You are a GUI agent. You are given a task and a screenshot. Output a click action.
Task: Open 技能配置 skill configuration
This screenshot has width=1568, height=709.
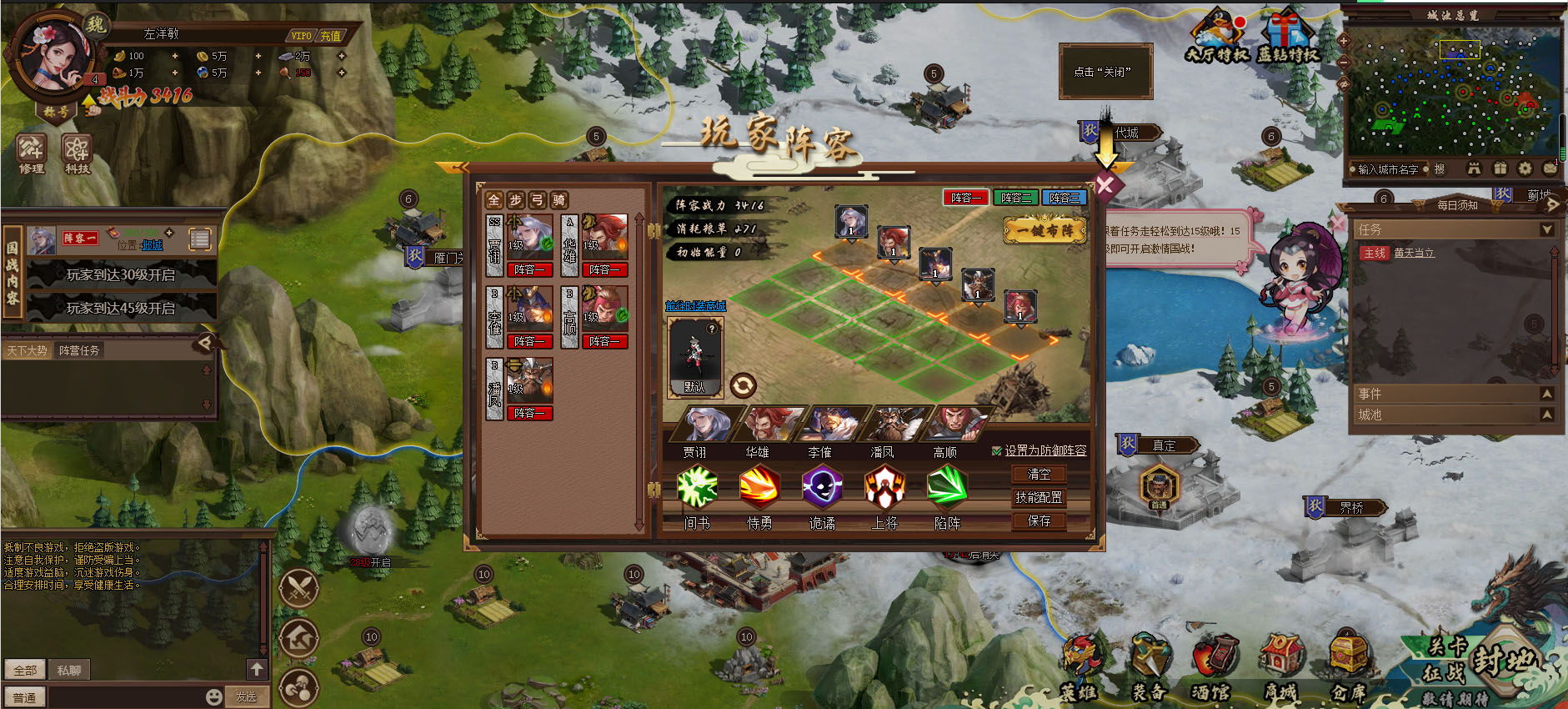[x=1039, y=497]
